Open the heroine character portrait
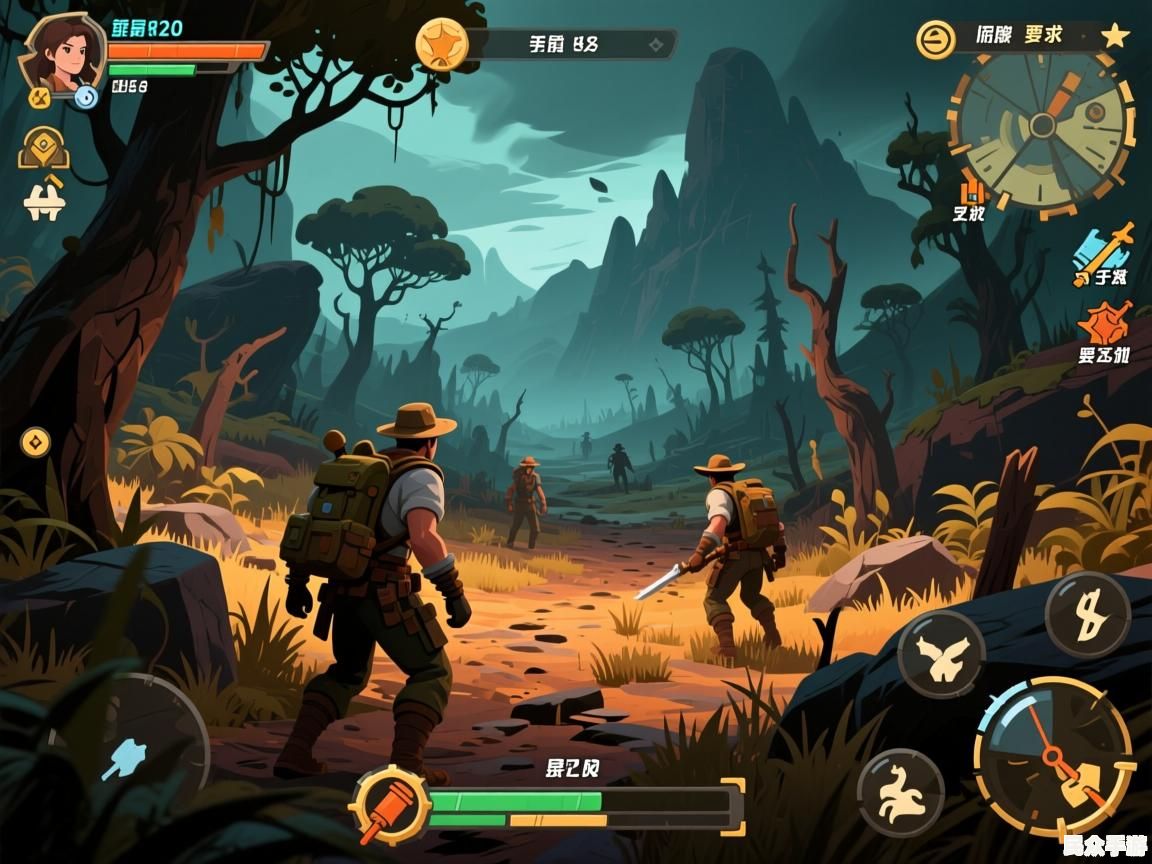The image size is (1152, 864). 62,50
